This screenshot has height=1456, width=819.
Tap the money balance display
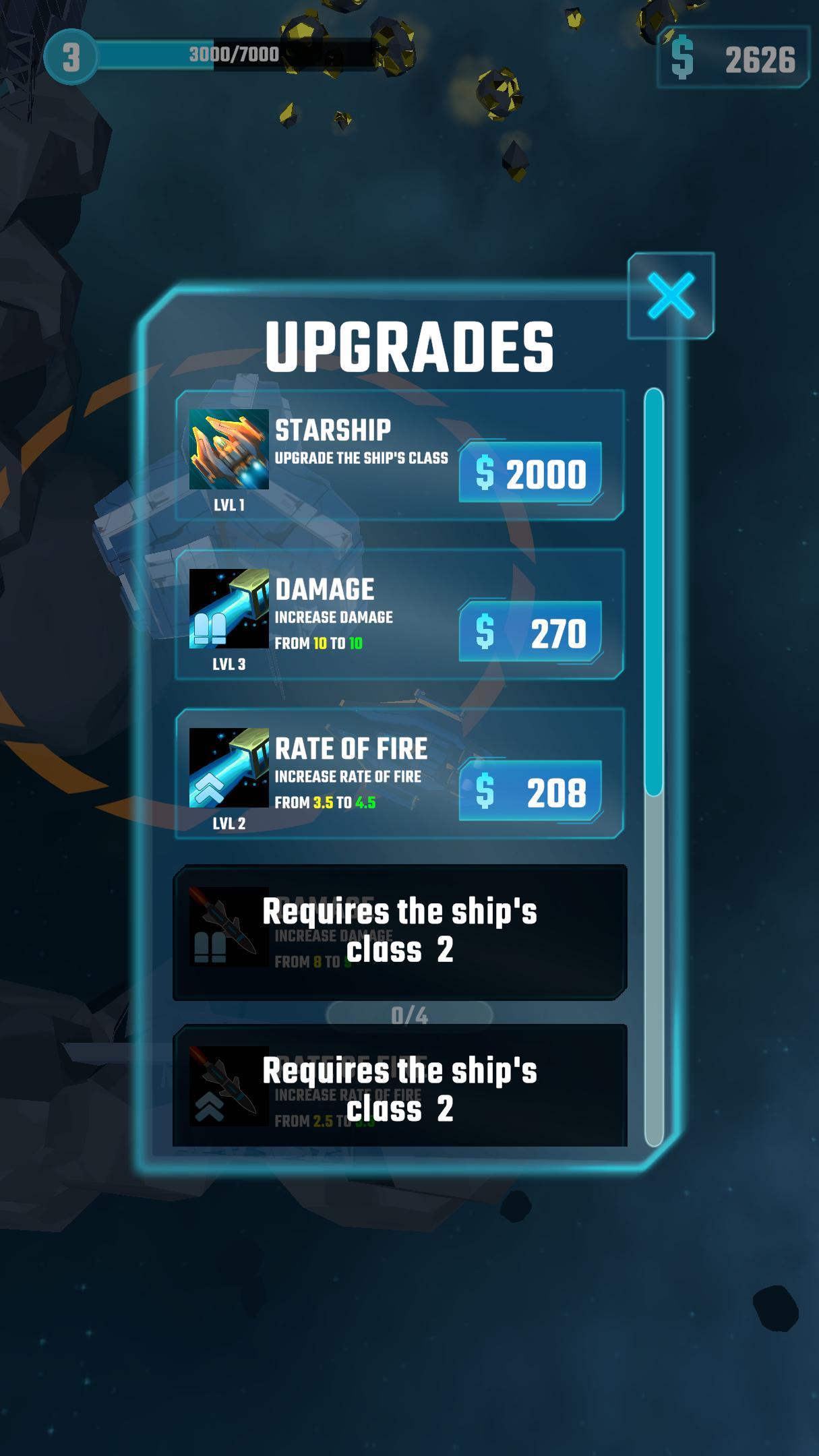pyautogui.click(x=733, y=58)
